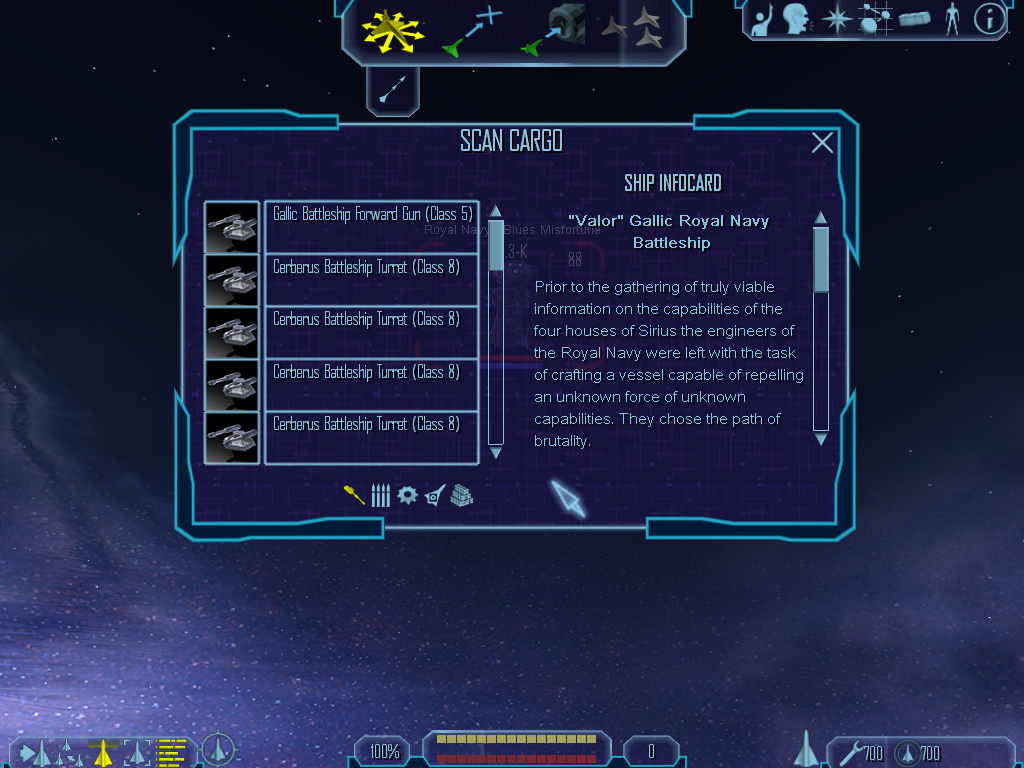Open the chat with the talking head icon

pyautogui.click(x=796, y=18)
